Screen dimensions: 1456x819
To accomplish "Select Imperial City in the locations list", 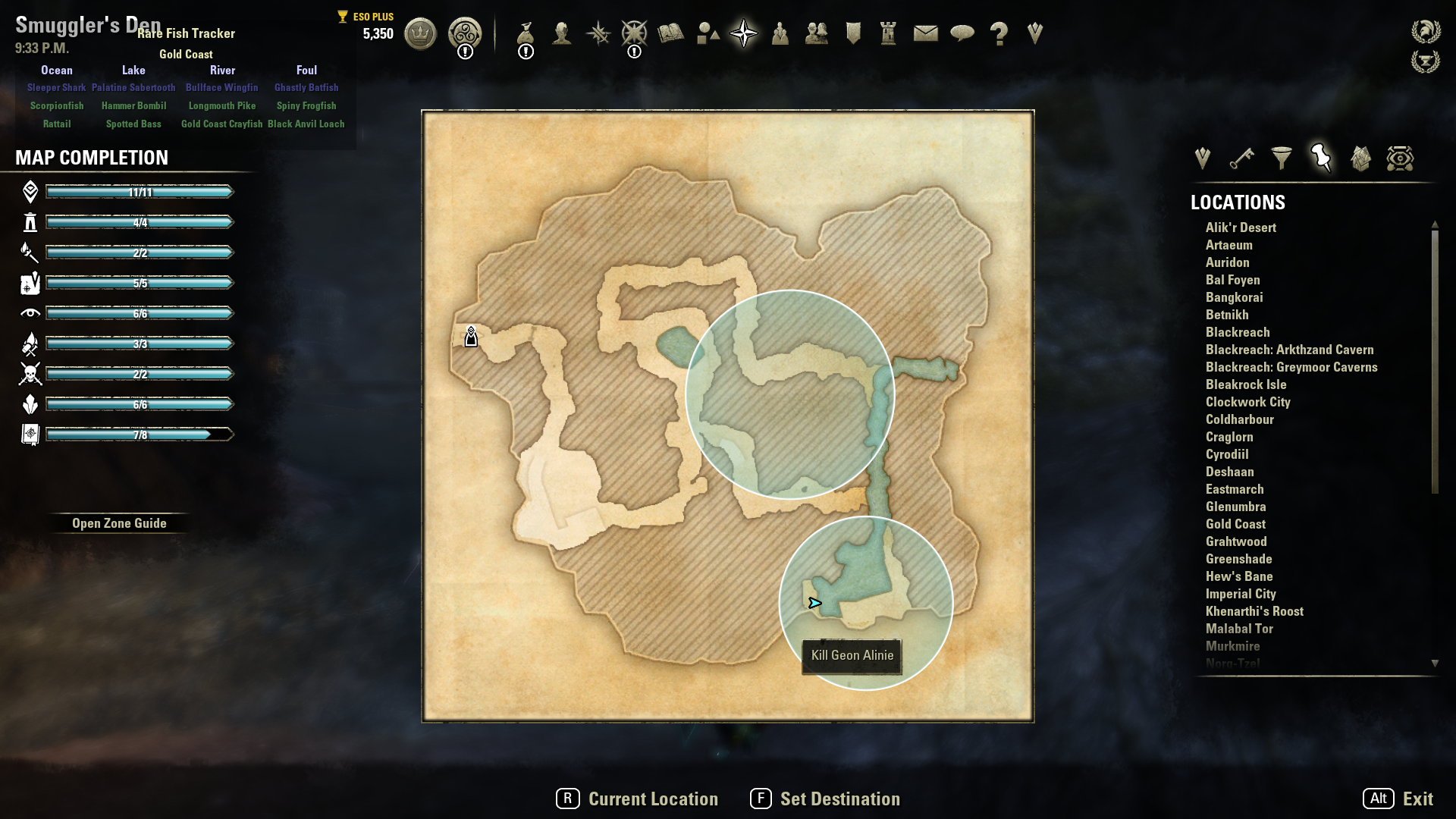I will click(1241, 594).
